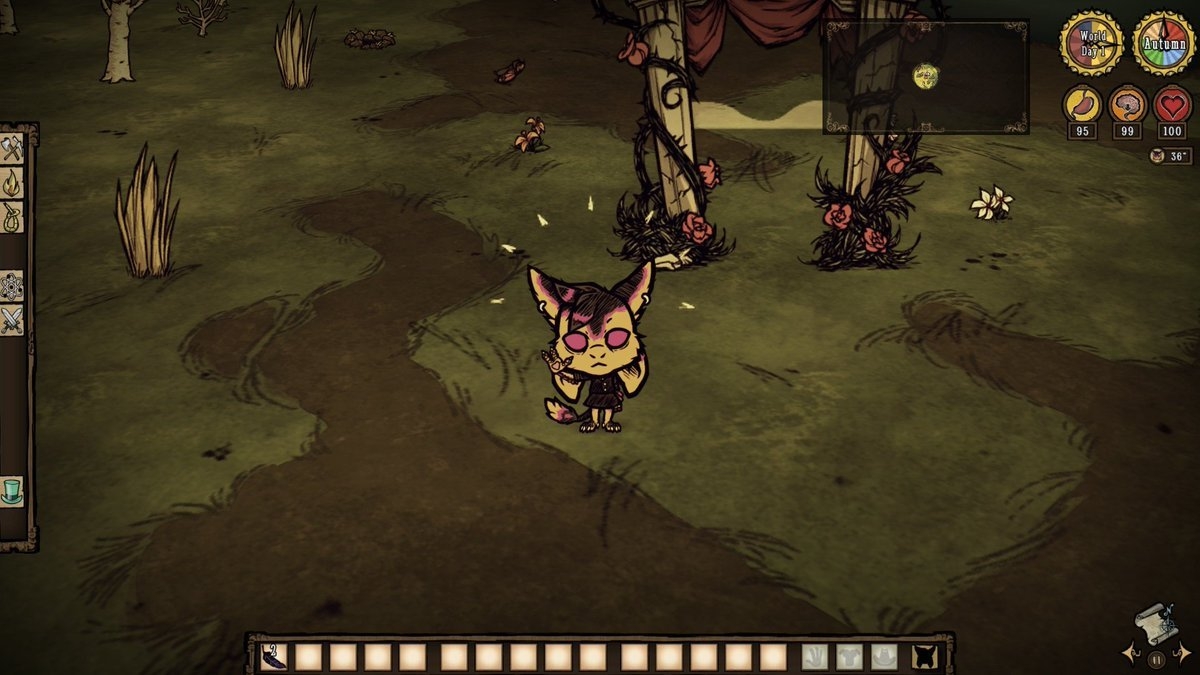Open the Science atom crafting tab
This screenshot has height=675, width=1200.
[x=12, y=286]
